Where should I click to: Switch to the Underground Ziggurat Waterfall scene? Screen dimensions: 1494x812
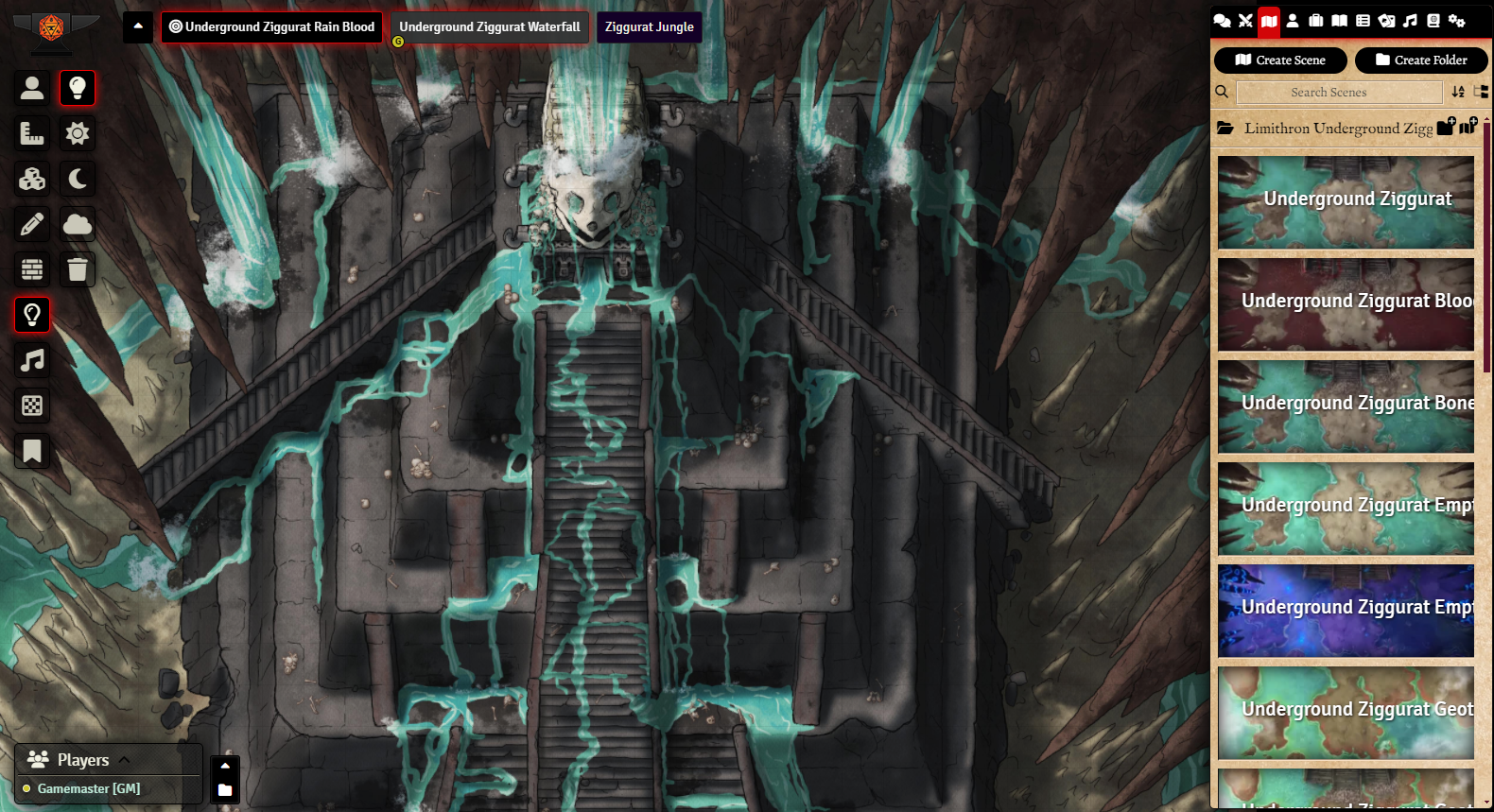pyautogui.click(x=489, y=27)
